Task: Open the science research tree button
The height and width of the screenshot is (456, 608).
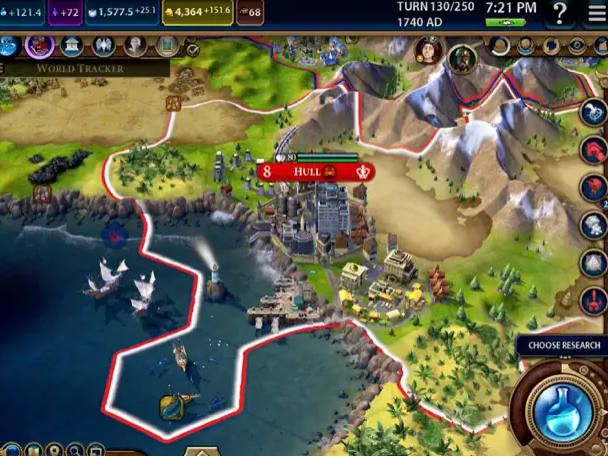Action: [x=9, y=46]
